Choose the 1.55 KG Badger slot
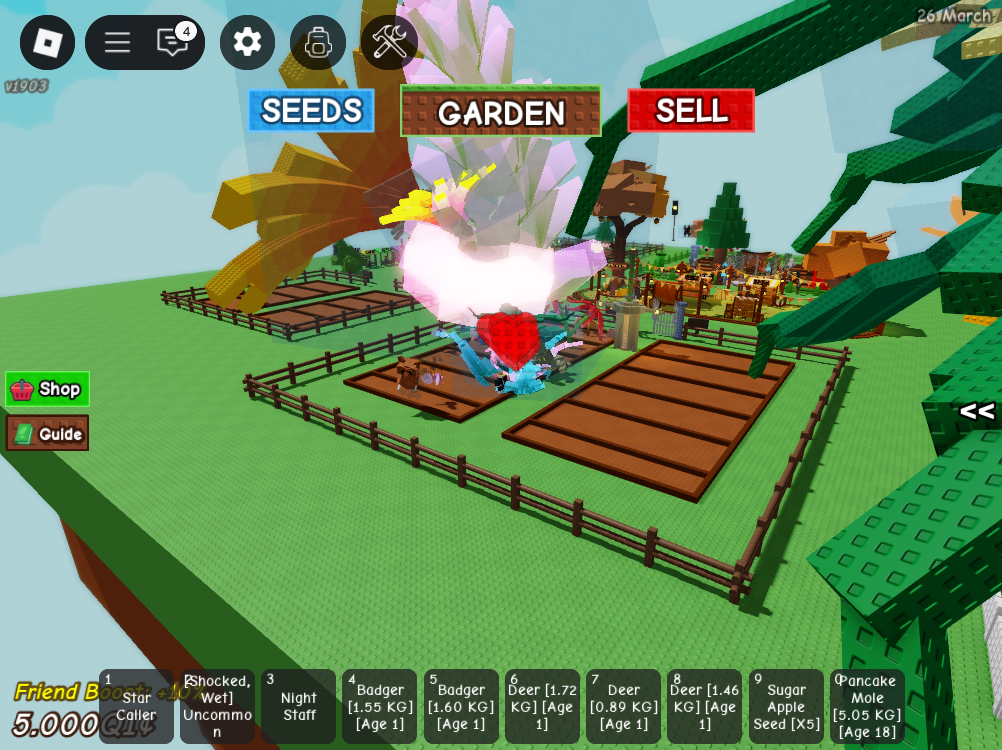 (379, 707)
